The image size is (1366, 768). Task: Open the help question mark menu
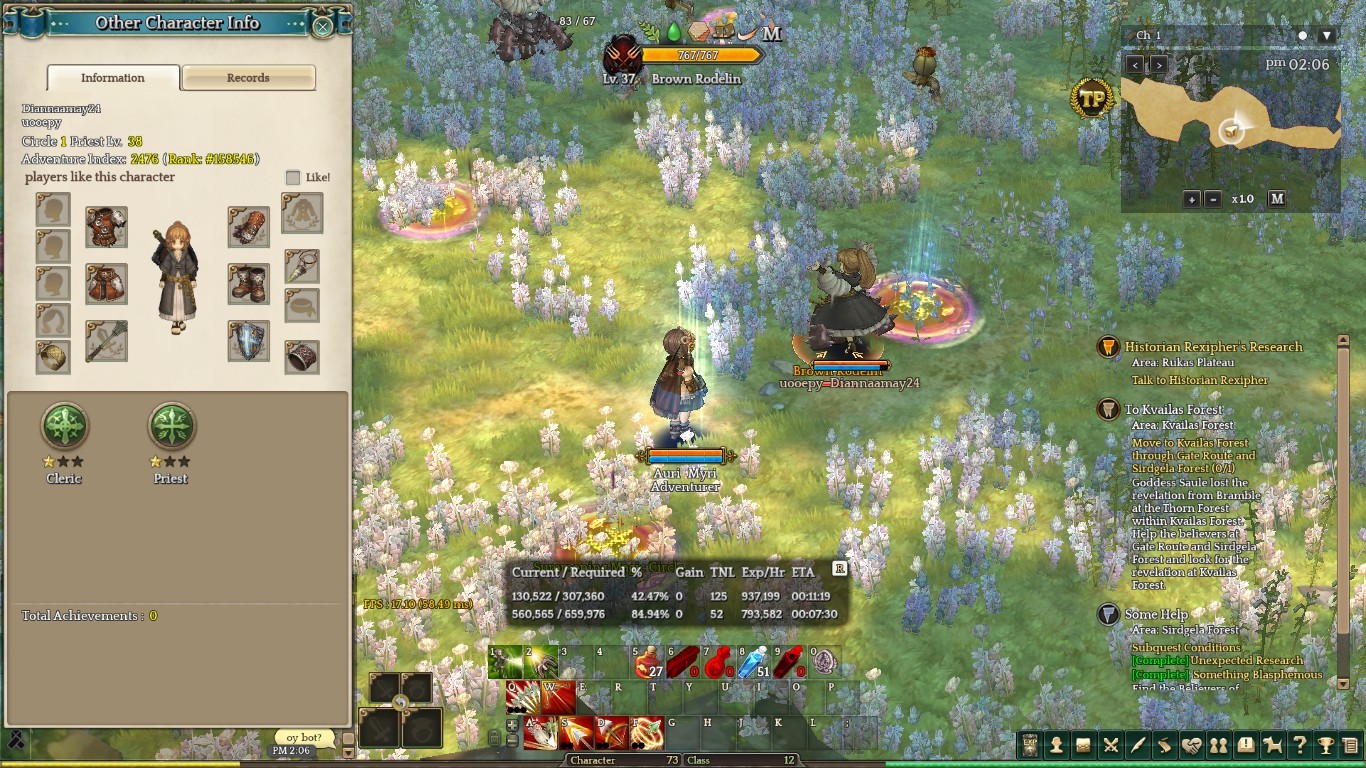click(x=1299, y=745)
